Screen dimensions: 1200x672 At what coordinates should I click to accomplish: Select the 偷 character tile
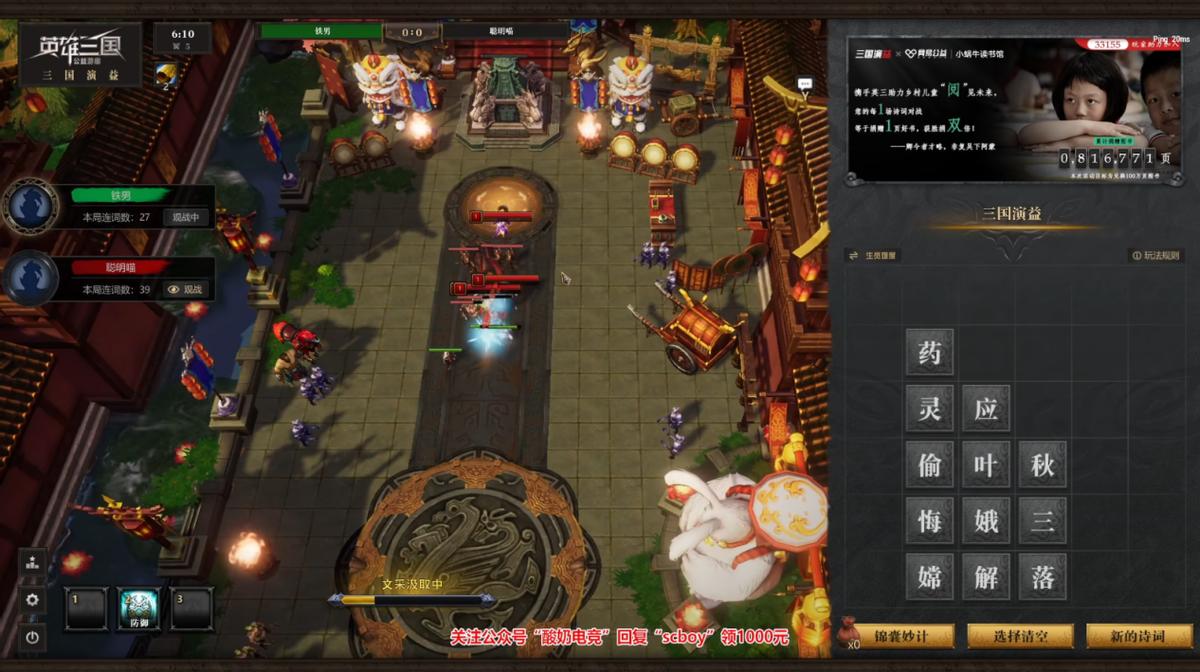[930, 464]
